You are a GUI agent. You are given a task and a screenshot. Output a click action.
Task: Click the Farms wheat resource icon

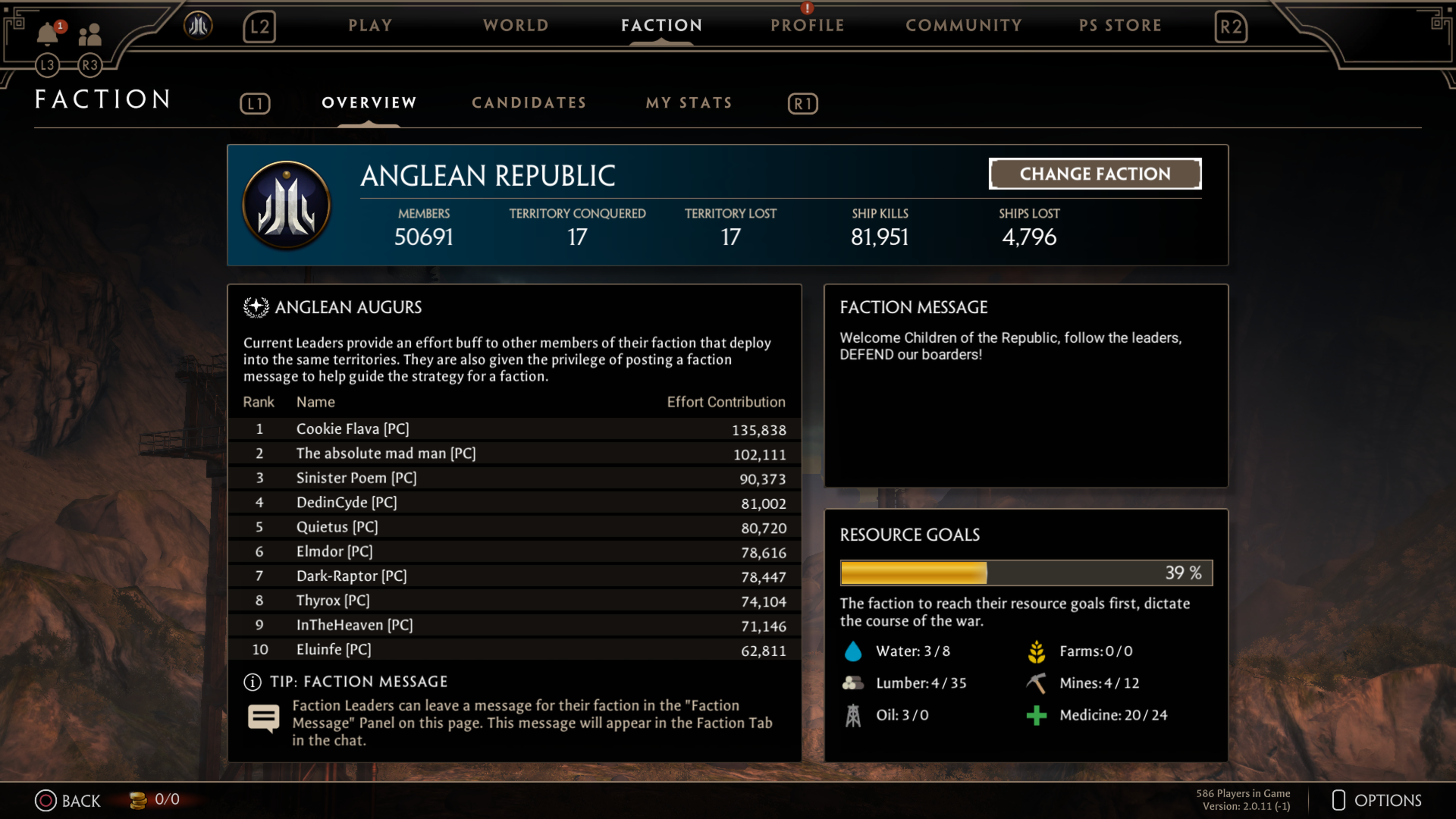[1037, 651]
